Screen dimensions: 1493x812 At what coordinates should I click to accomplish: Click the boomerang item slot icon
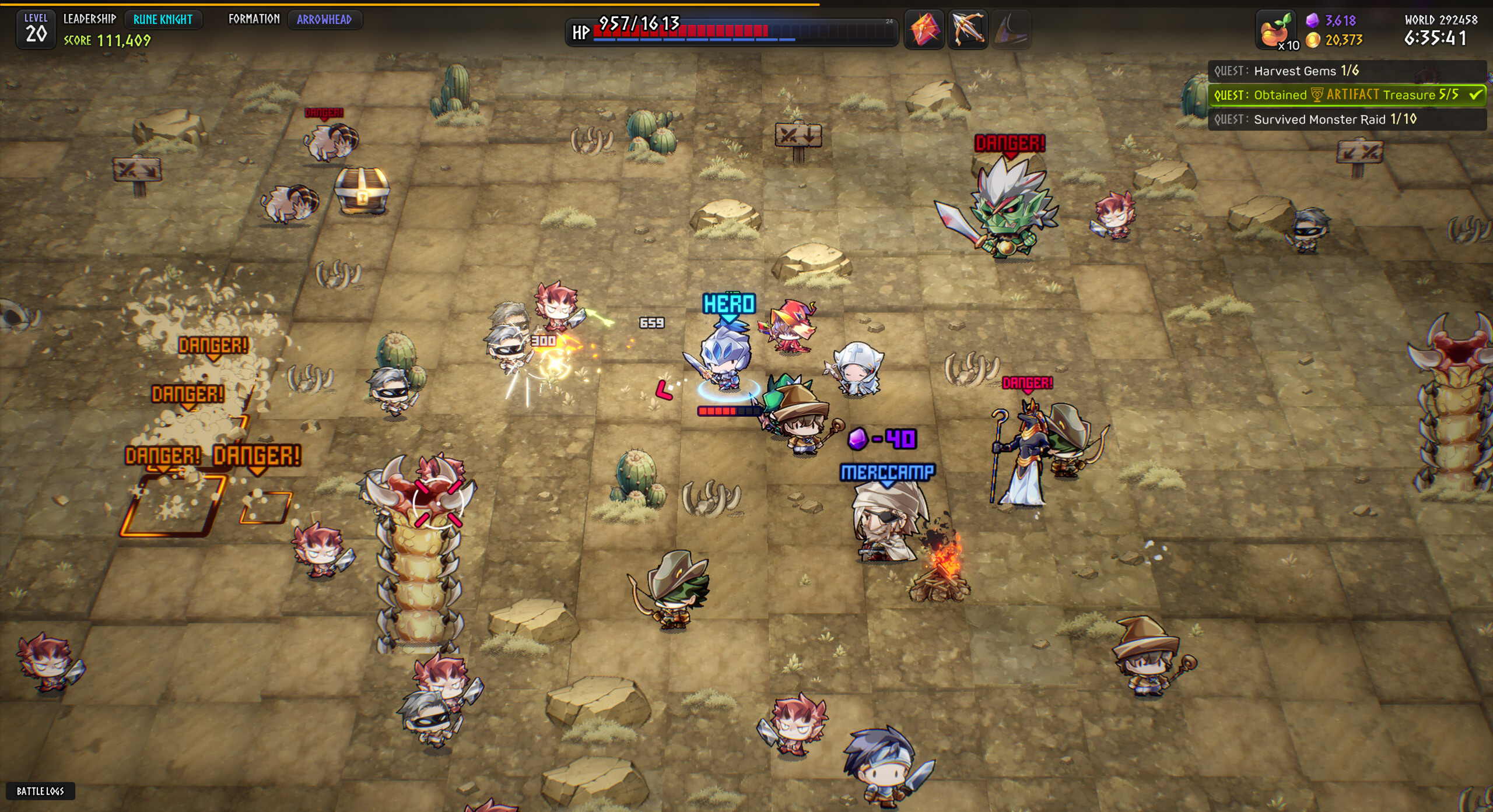[x=1011, y=30]
